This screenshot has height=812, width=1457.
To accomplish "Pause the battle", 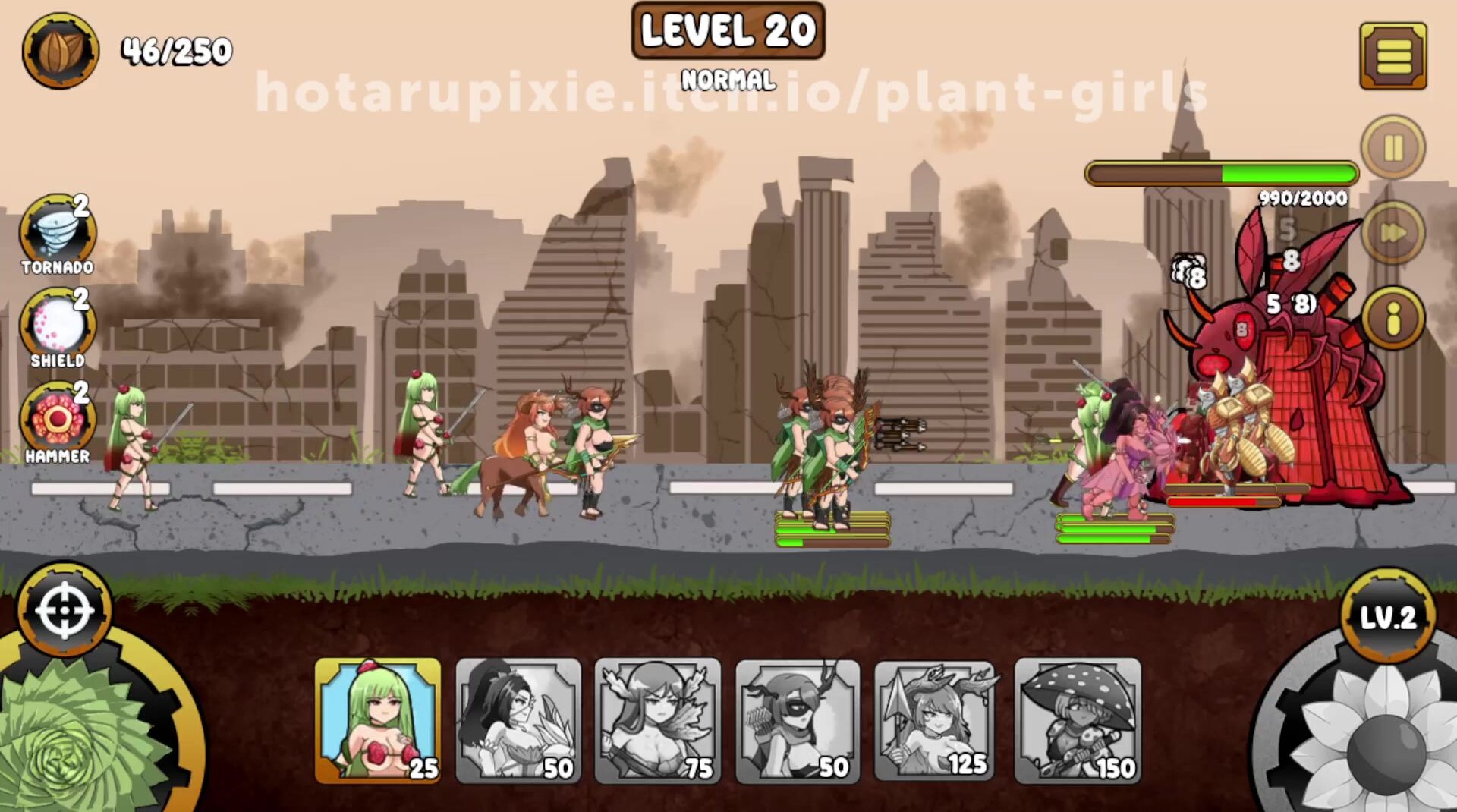I will coord(1392,147).
